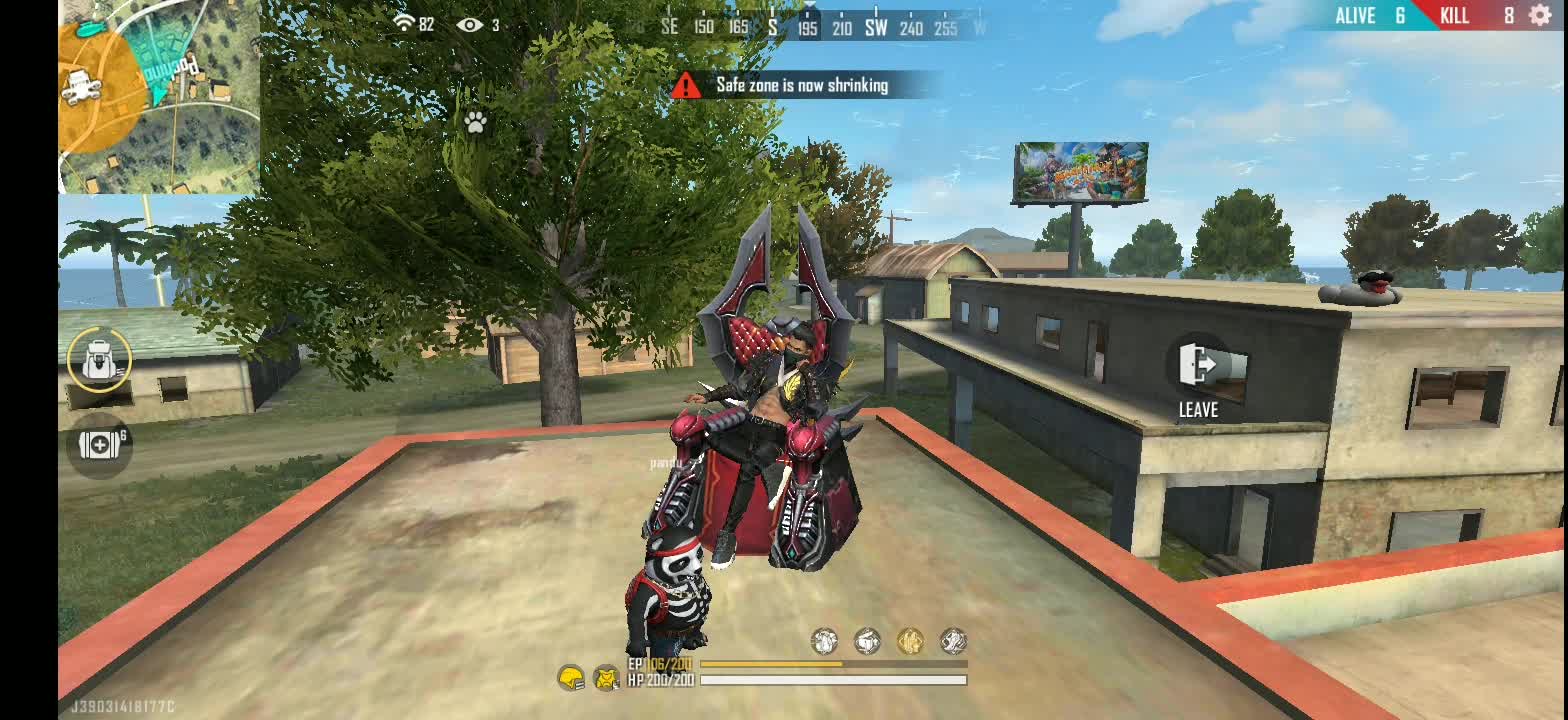Click the eye spectator count icon
This screenshot has width=1568, height=720.
(x=469, y=24)
